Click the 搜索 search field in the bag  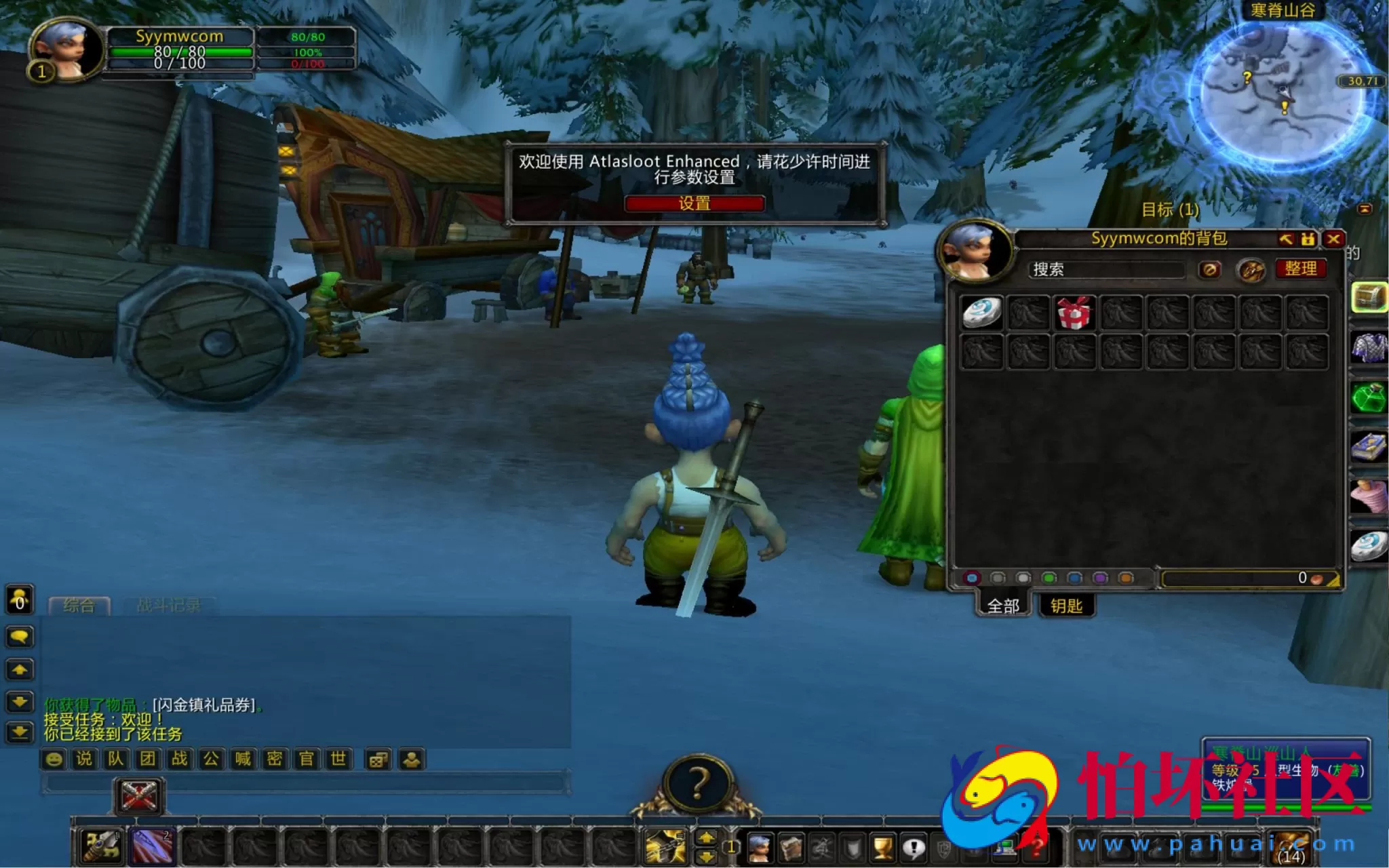click(x=1108, y=269)
